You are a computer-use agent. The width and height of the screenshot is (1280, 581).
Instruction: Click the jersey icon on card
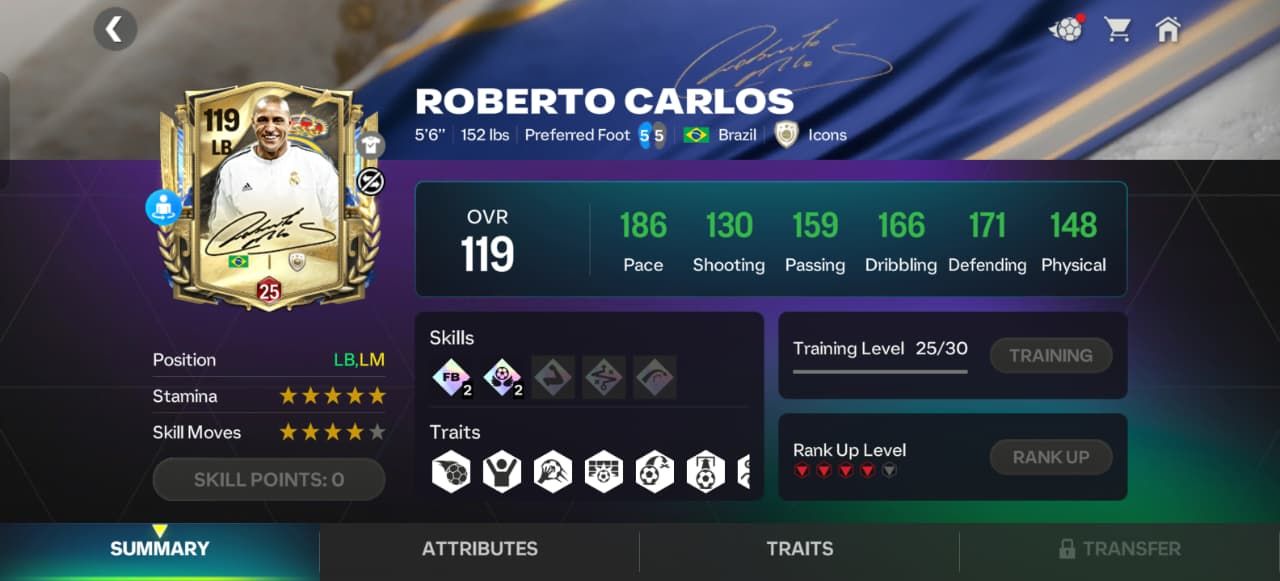tap(371, 145)
